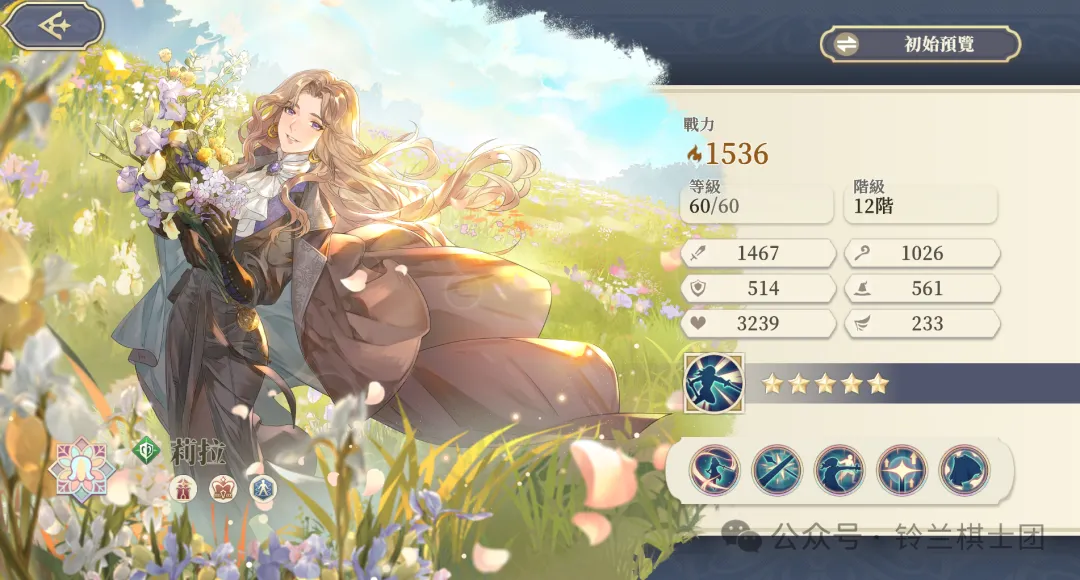Screen dimensions: 1080x580
Task: Check the red crown trait tag
Action: [223, 488]
